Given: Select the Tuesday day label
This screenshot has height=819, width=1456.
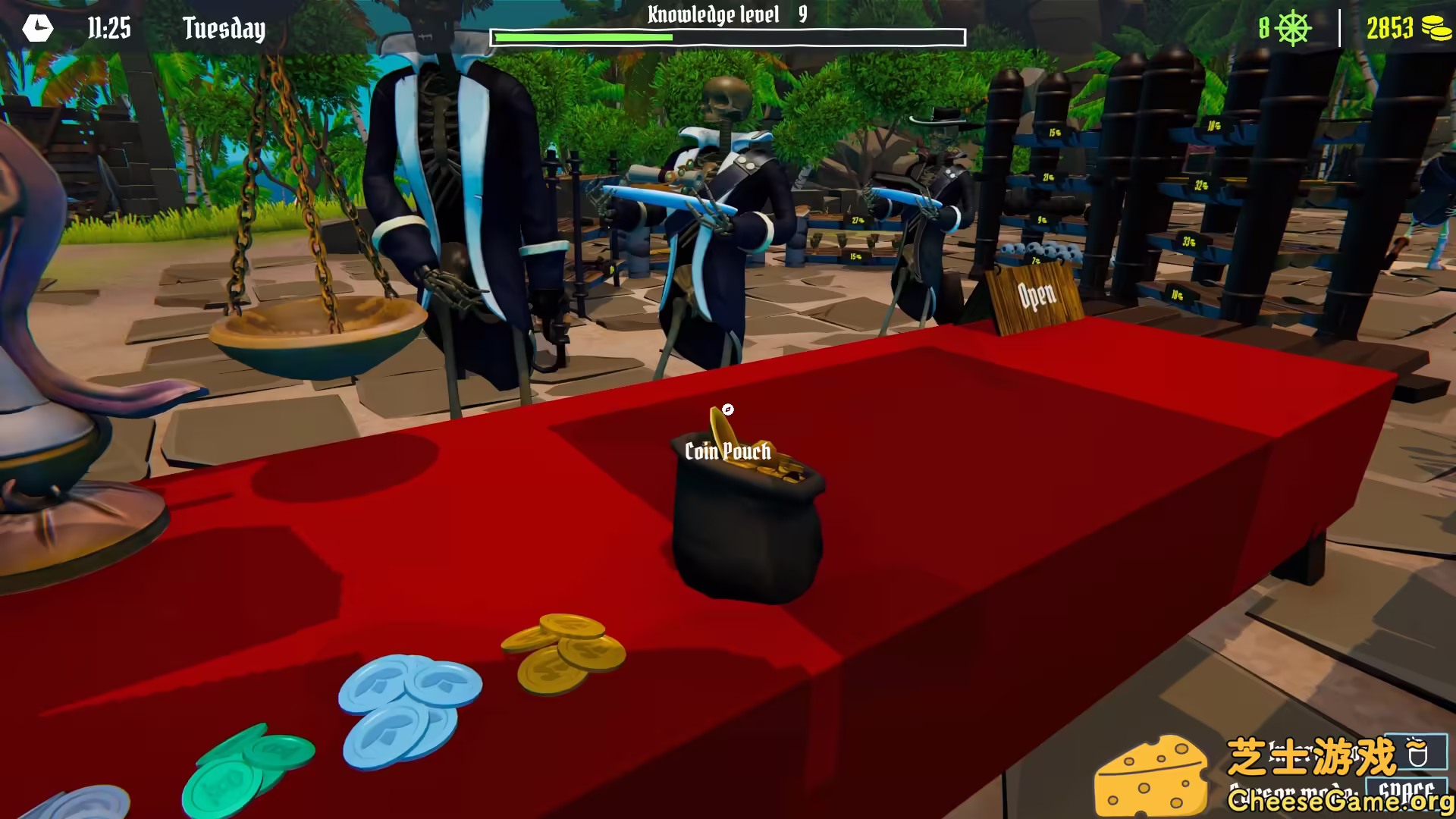Looking at the screenshot, I should click(223, 29).
